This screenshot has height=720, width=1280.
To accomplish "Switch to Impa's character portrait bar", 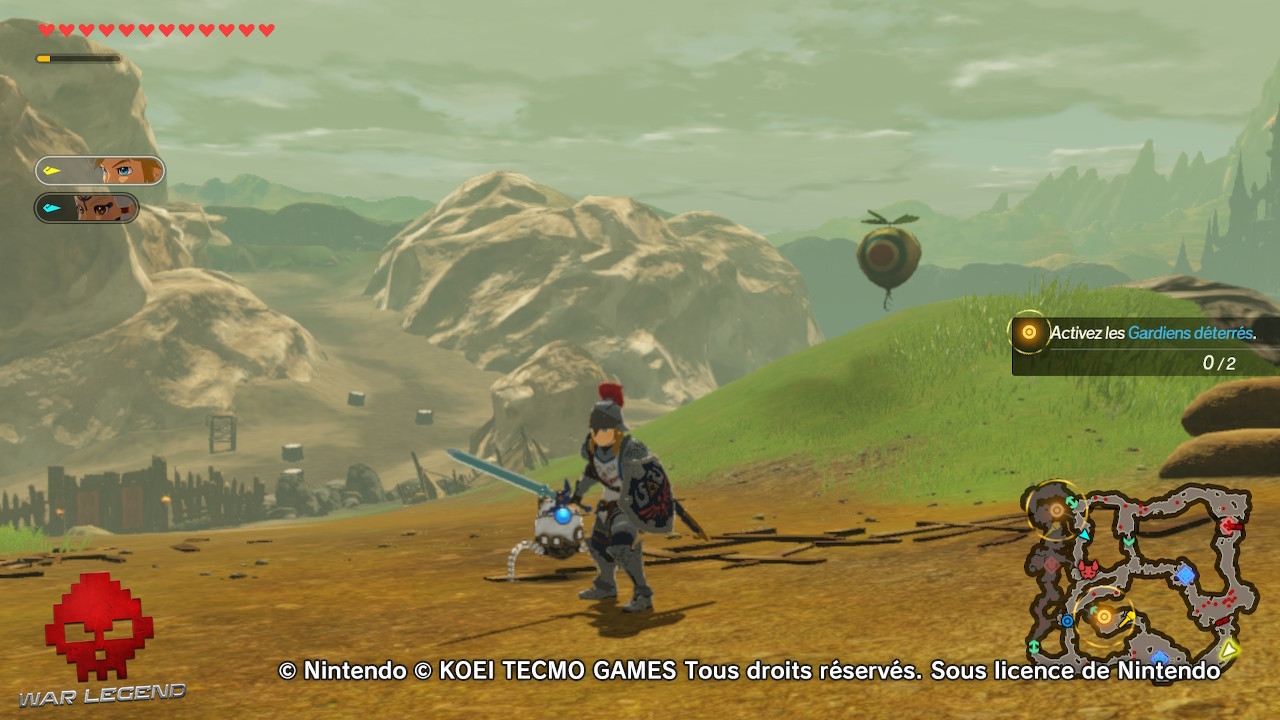I will point(86,209).
